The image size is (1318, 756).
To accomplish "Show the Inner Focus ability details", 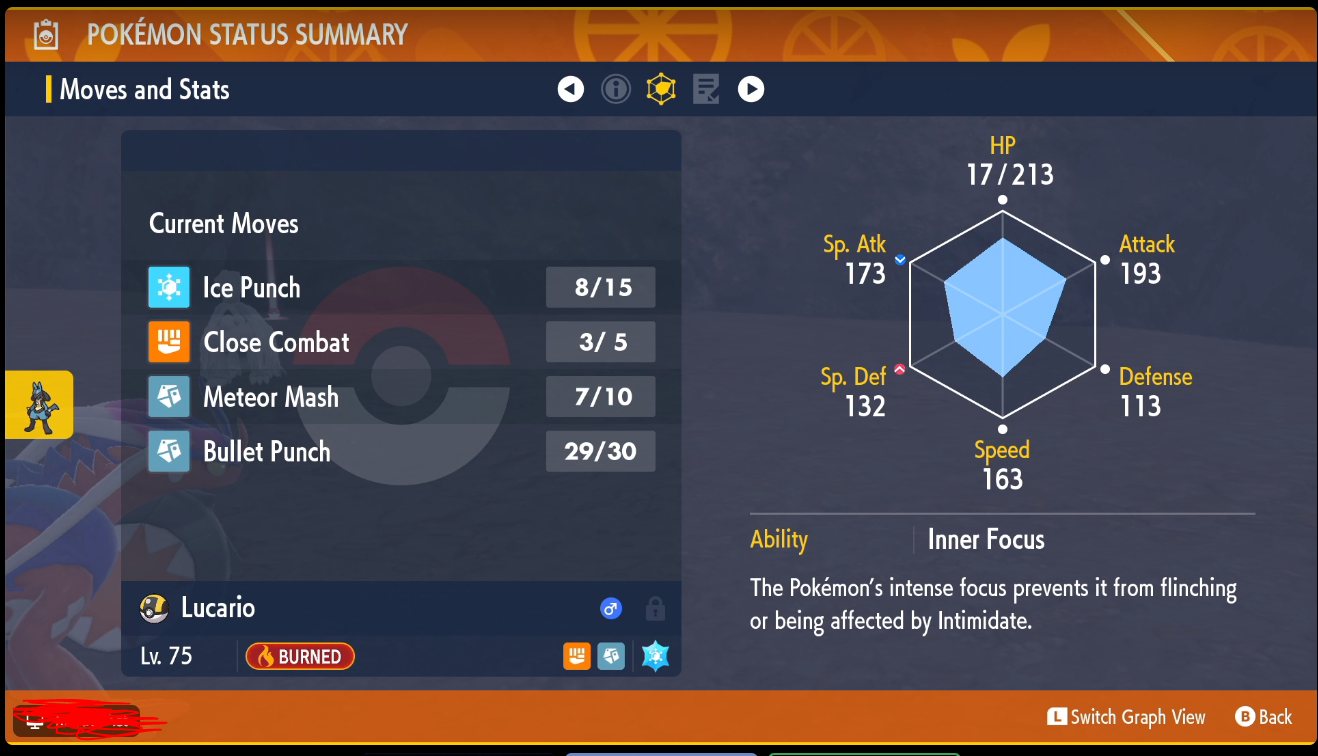I will pos(985,540).
